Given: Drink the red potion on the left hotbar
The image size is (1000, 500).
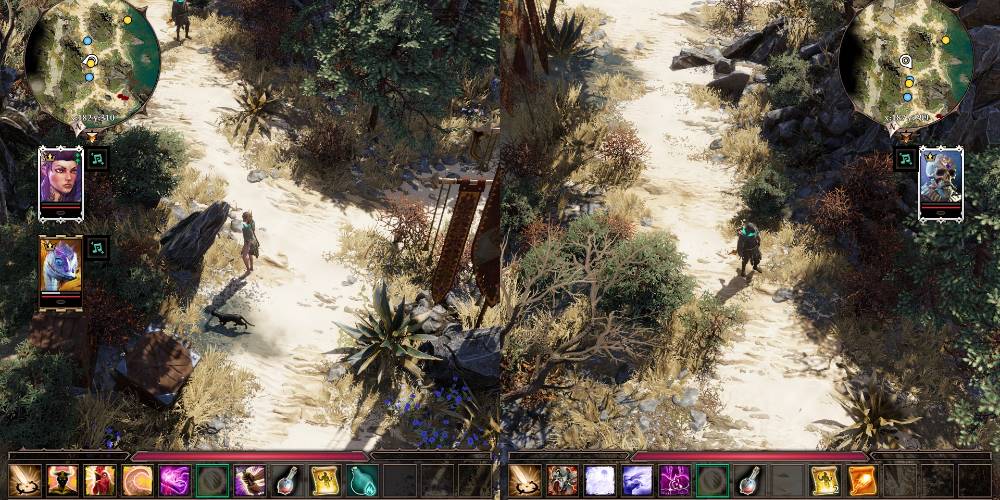Looking at the screenshot, I should point(287,481).
